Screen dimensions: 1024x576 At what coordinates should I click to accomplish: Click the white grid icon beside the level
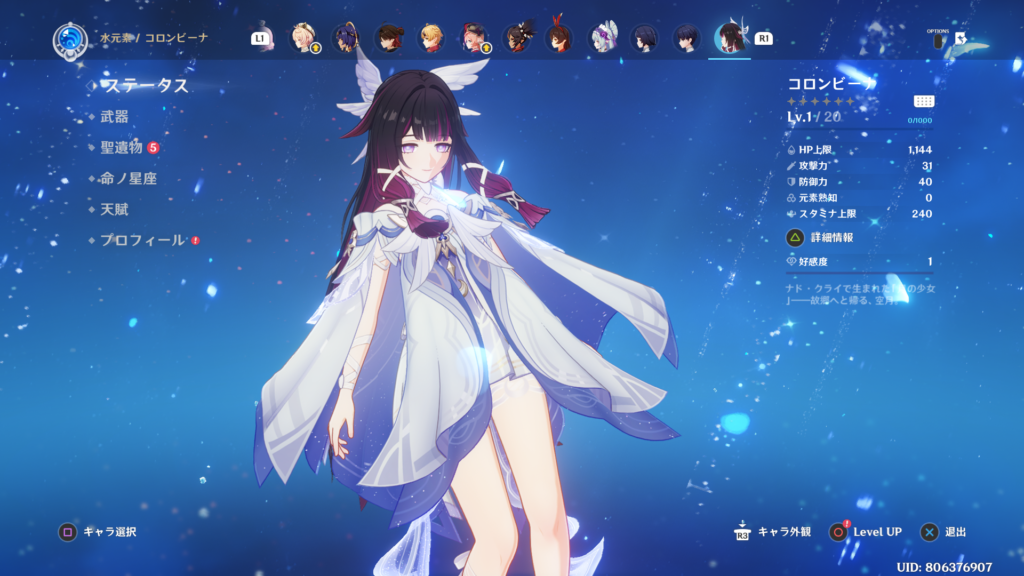point(924,101)
